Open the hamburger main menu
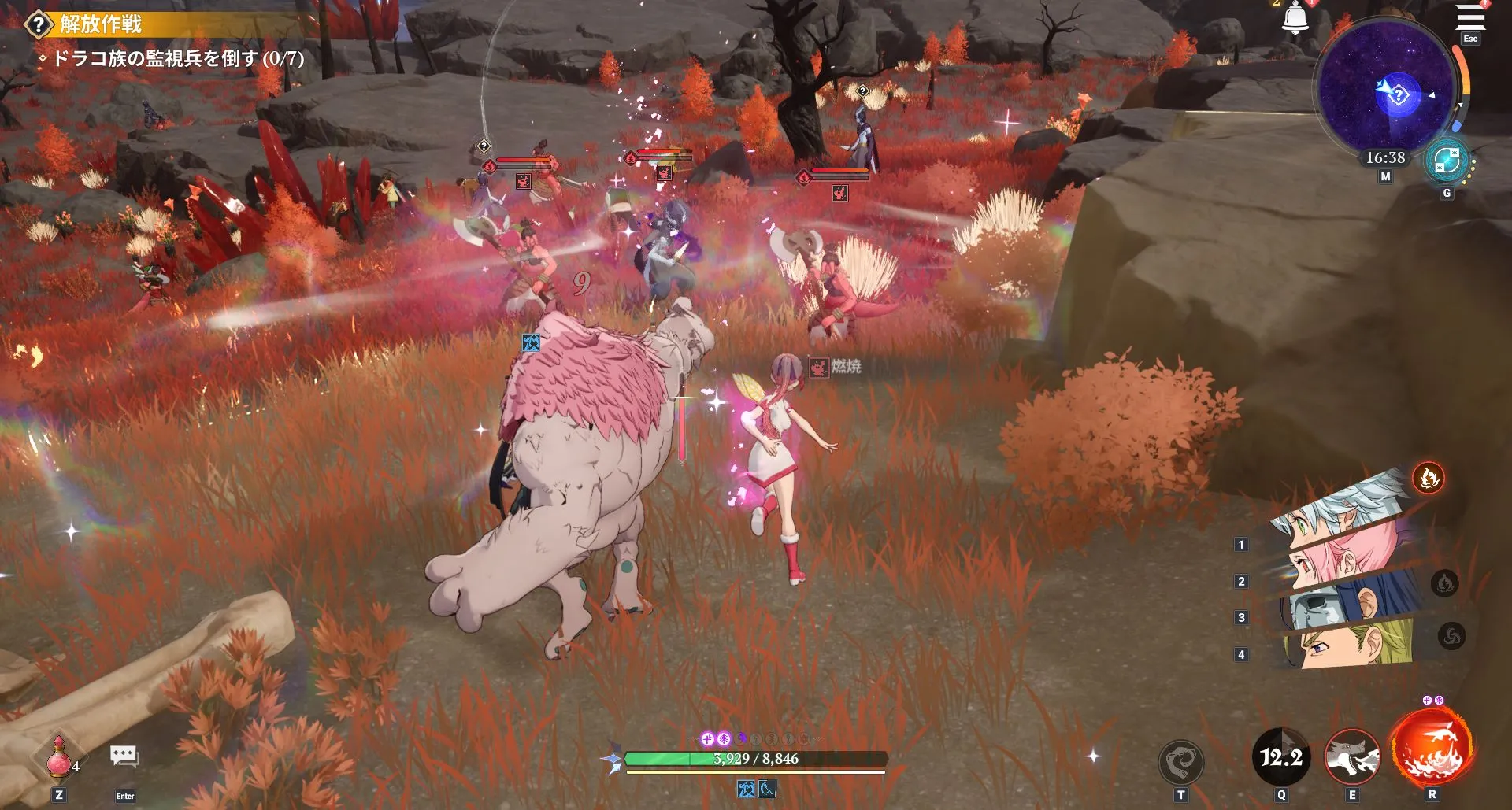 click(1469, 17)
